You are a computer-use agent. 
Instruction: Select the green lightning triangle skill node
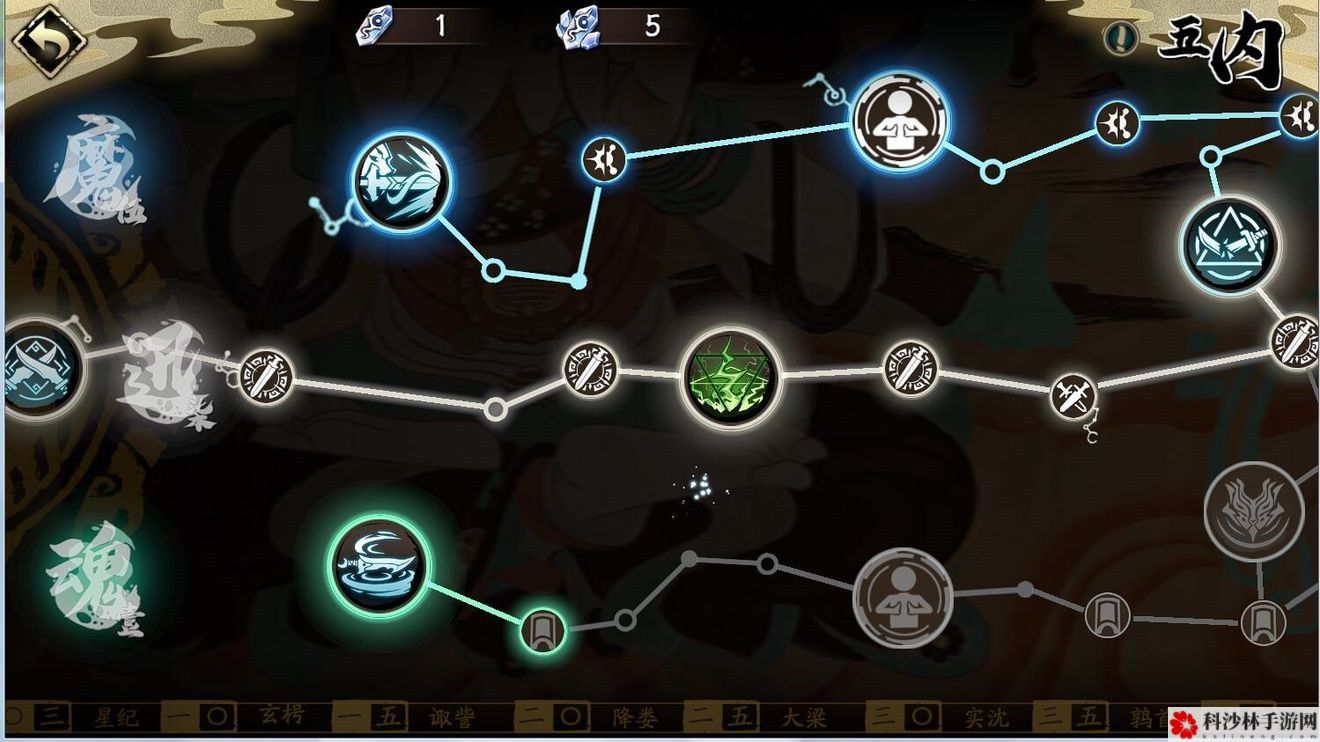click(x=729, y=378)
